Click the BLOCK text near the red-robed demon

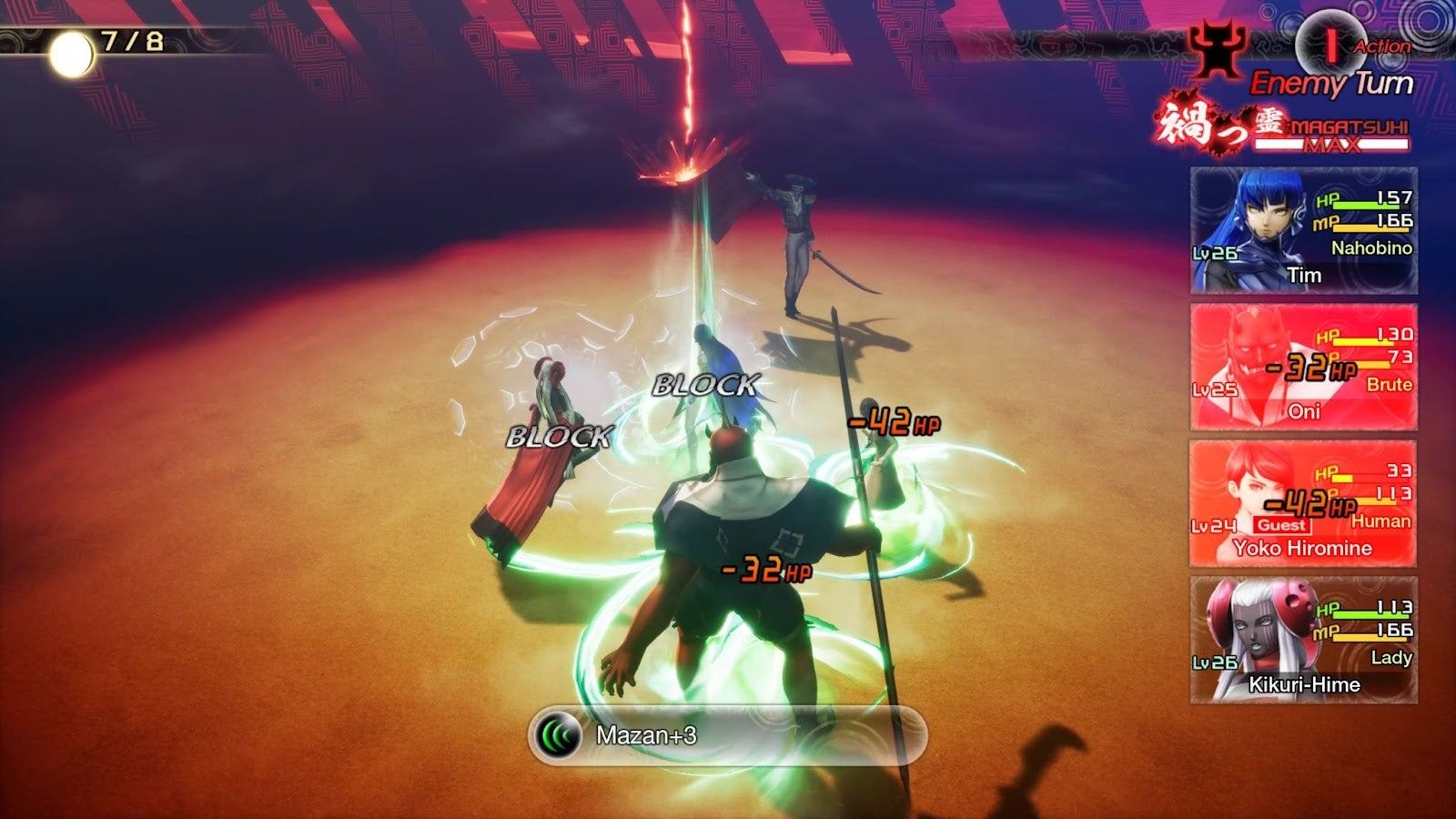559,438
